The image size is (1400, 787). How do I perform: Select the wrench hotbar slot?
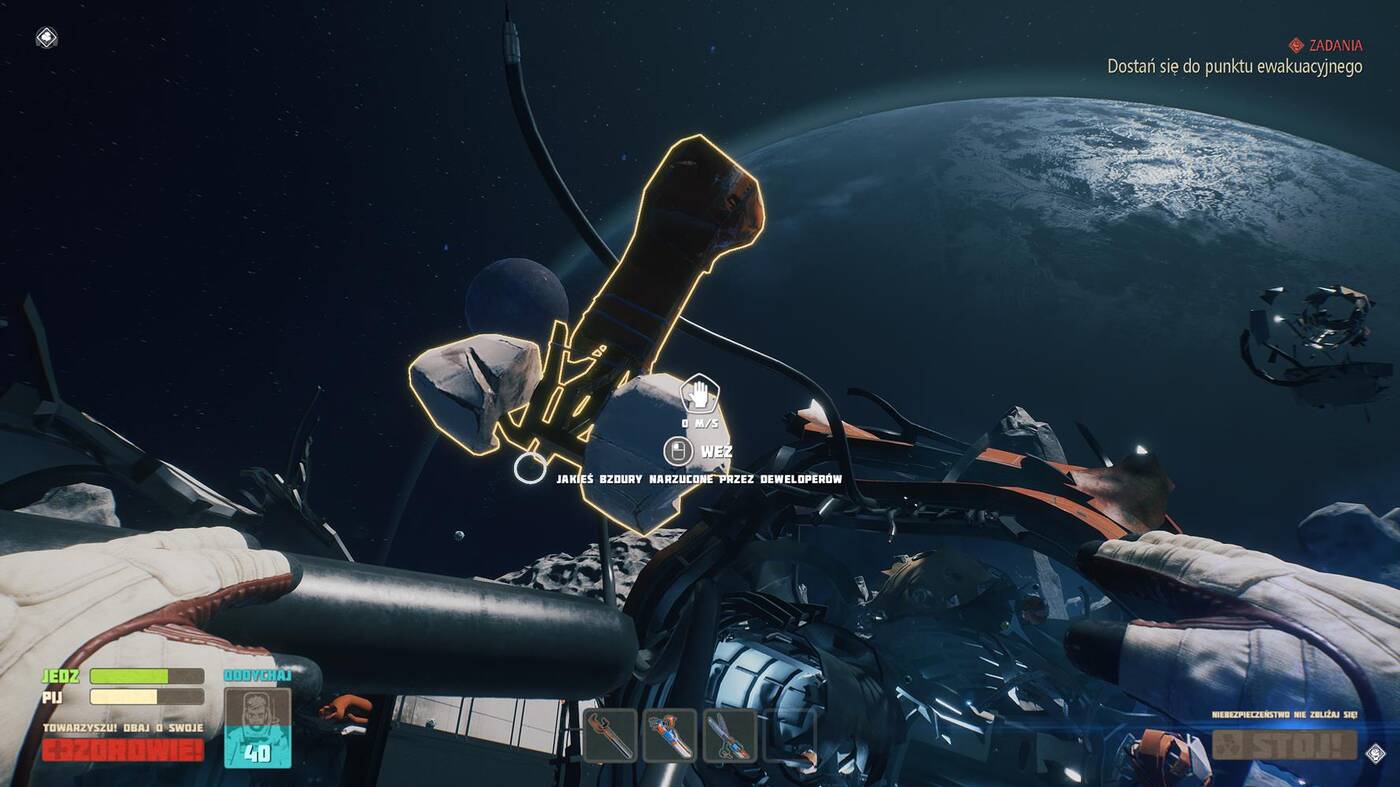[609, 736]
